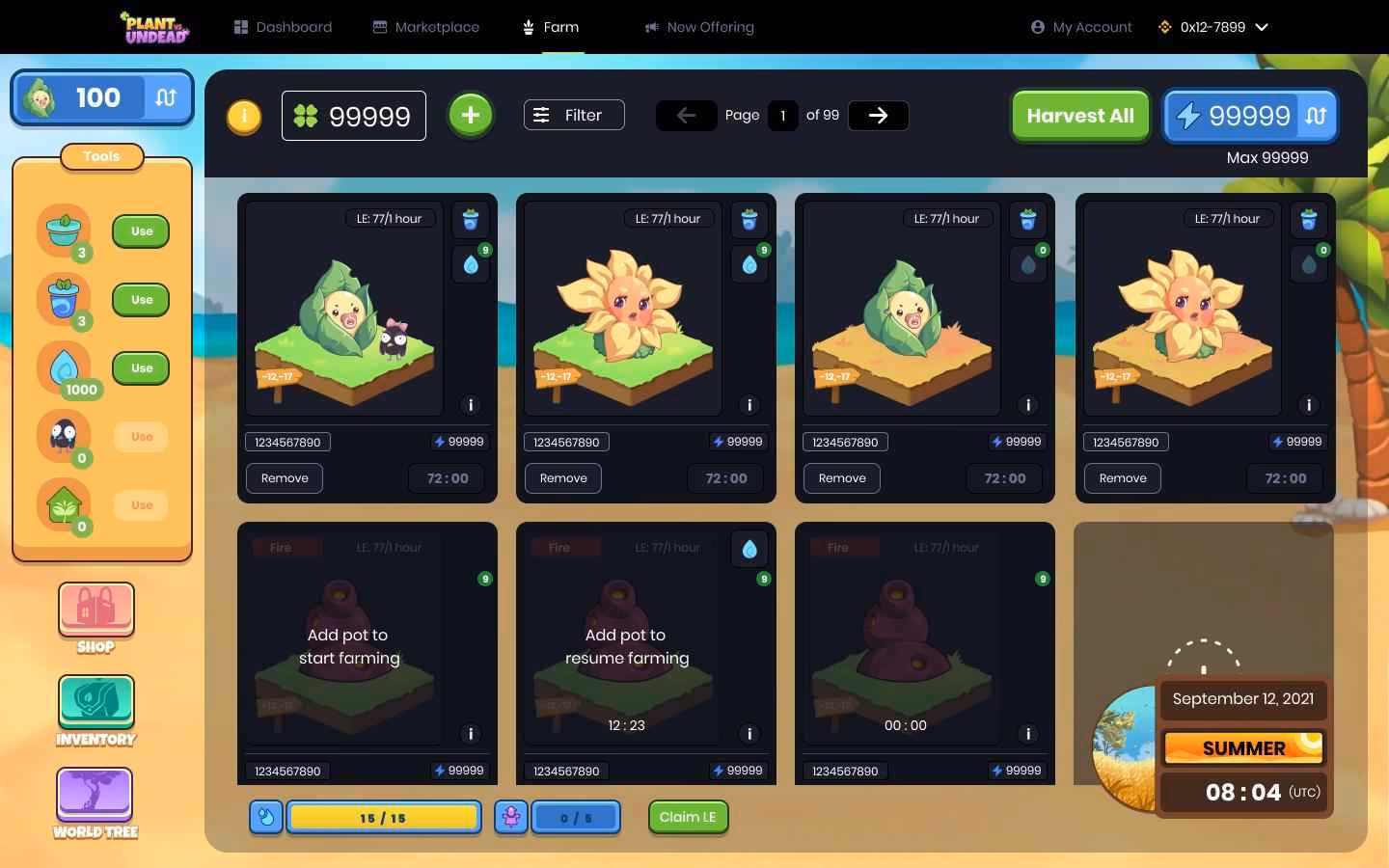Open the Dashboard from the top navigation
This screenshot has height=868, width=1389.
click(x=283, y=27)
